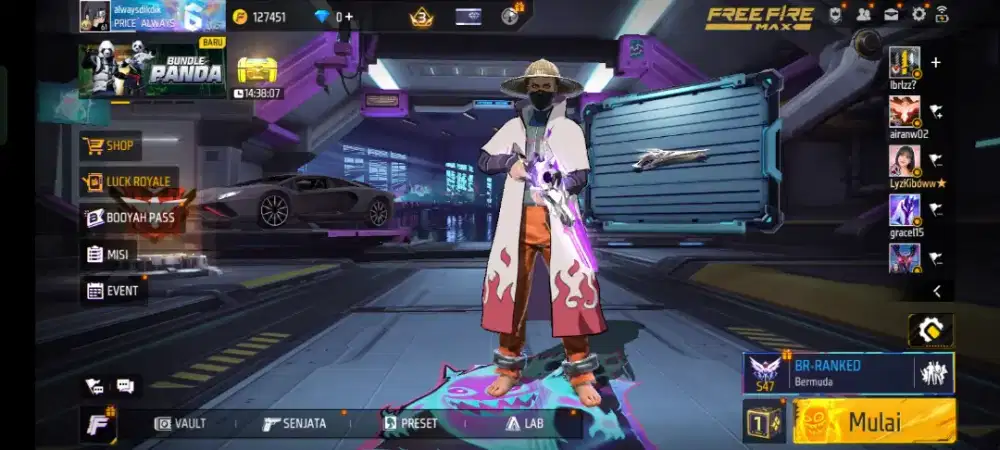
Task: Check the mail envelope icon
Action: (x=890, y=15)
